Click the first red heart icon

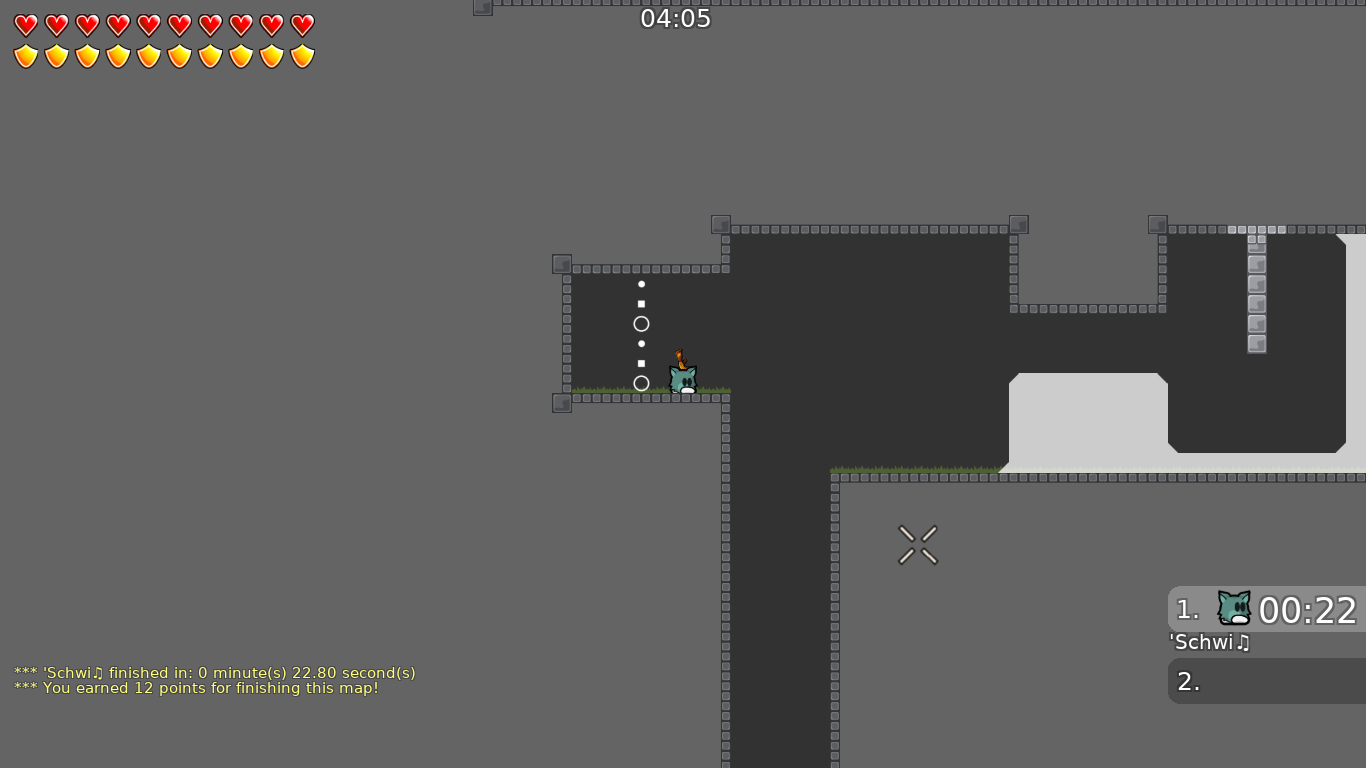(24, 25)
